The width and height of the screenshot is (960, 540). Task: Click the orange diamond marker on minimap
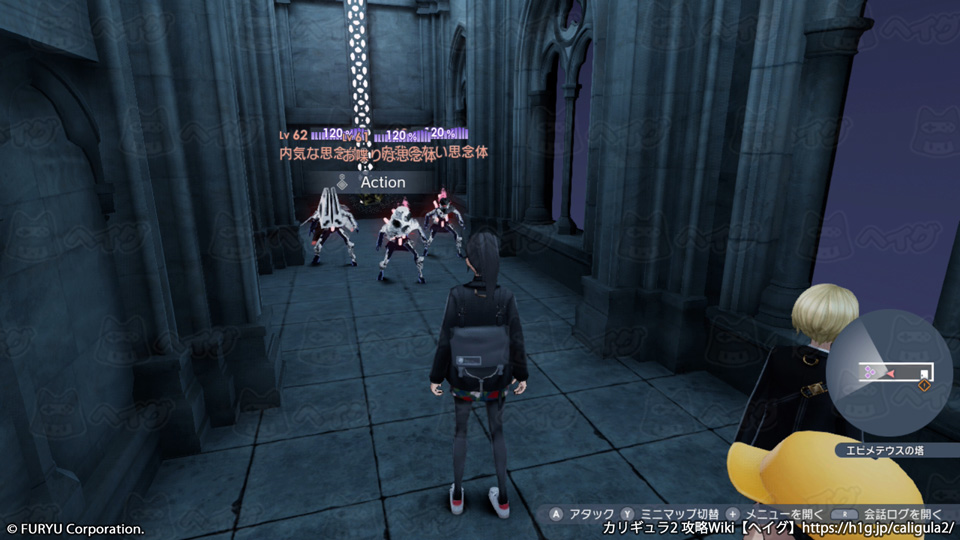(924, 385)
